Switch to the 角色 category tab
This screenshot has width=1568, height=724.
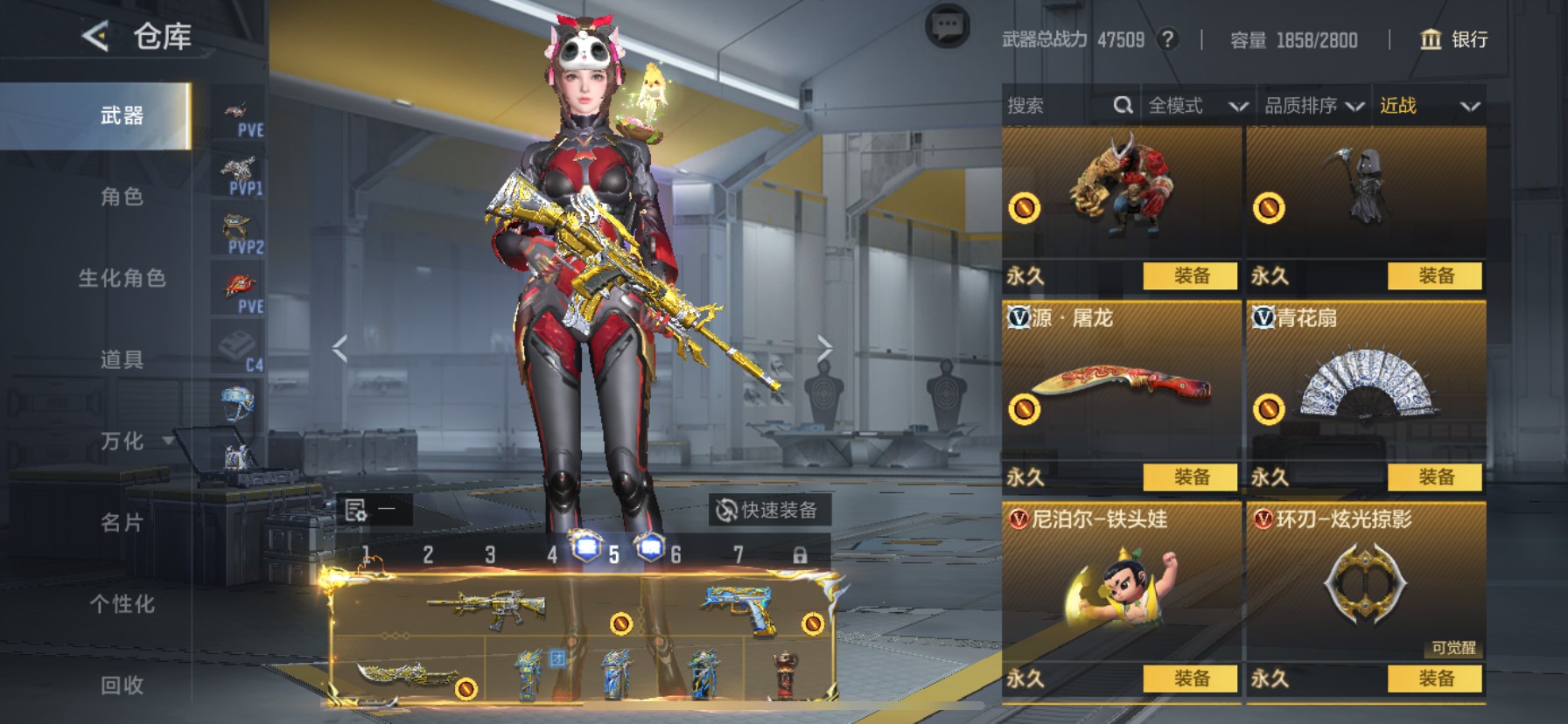122,197
